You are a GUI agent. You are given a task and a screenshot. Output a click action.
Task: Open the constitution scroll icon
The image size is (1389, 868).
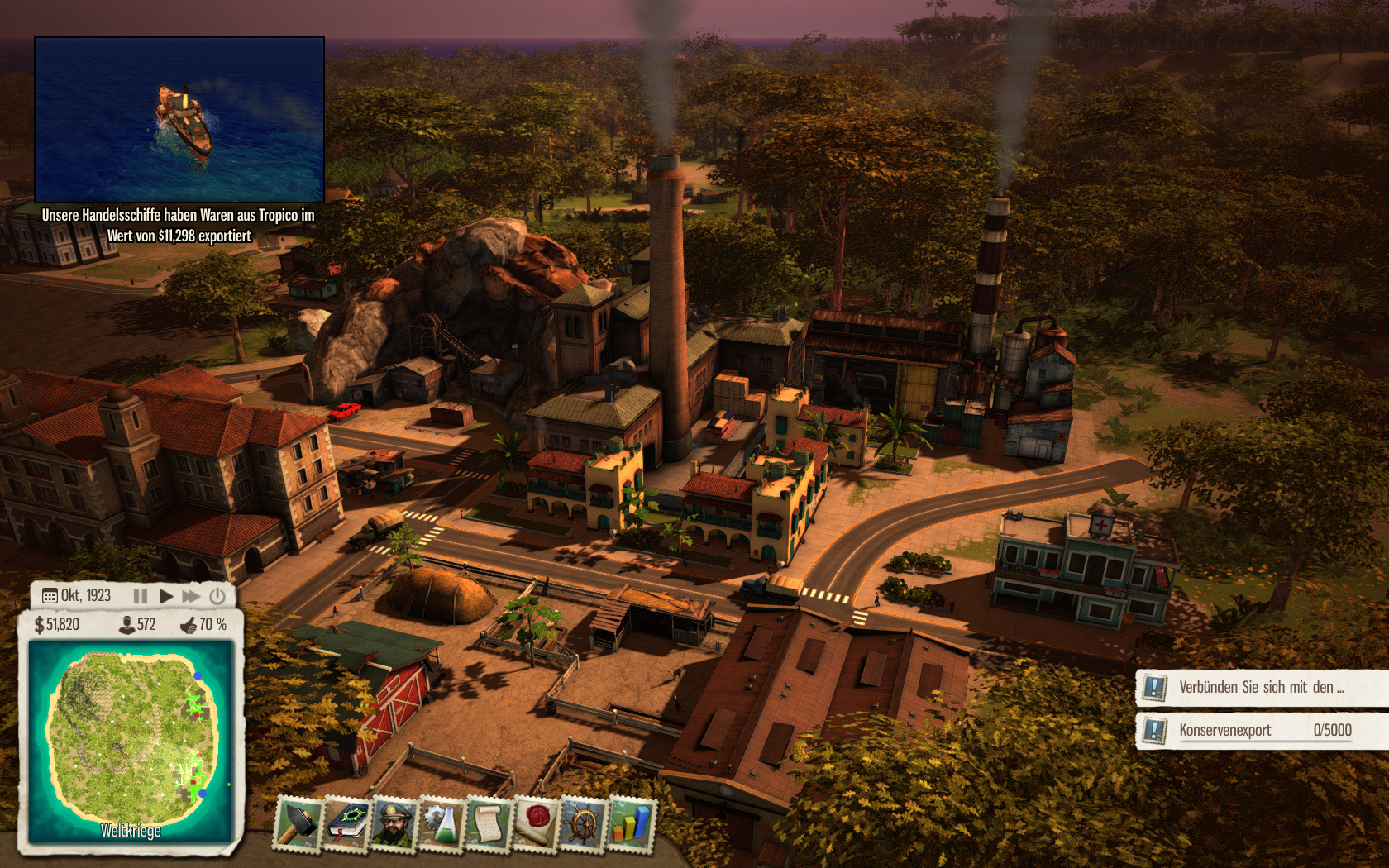point(489,823)
